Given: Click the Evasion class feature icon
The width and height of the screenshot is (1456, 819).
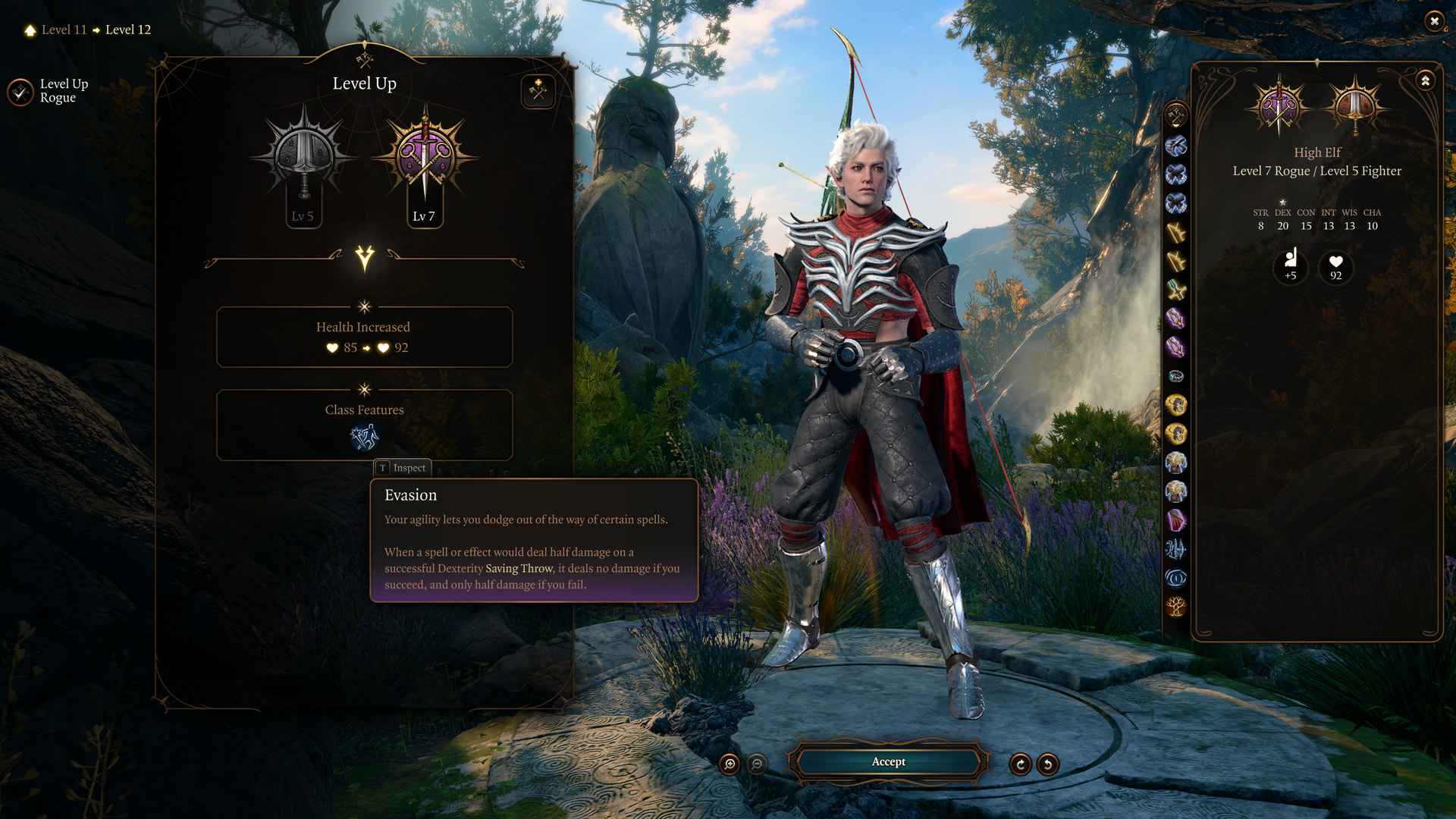Looking at the screenshot, I should coord(364,437).
